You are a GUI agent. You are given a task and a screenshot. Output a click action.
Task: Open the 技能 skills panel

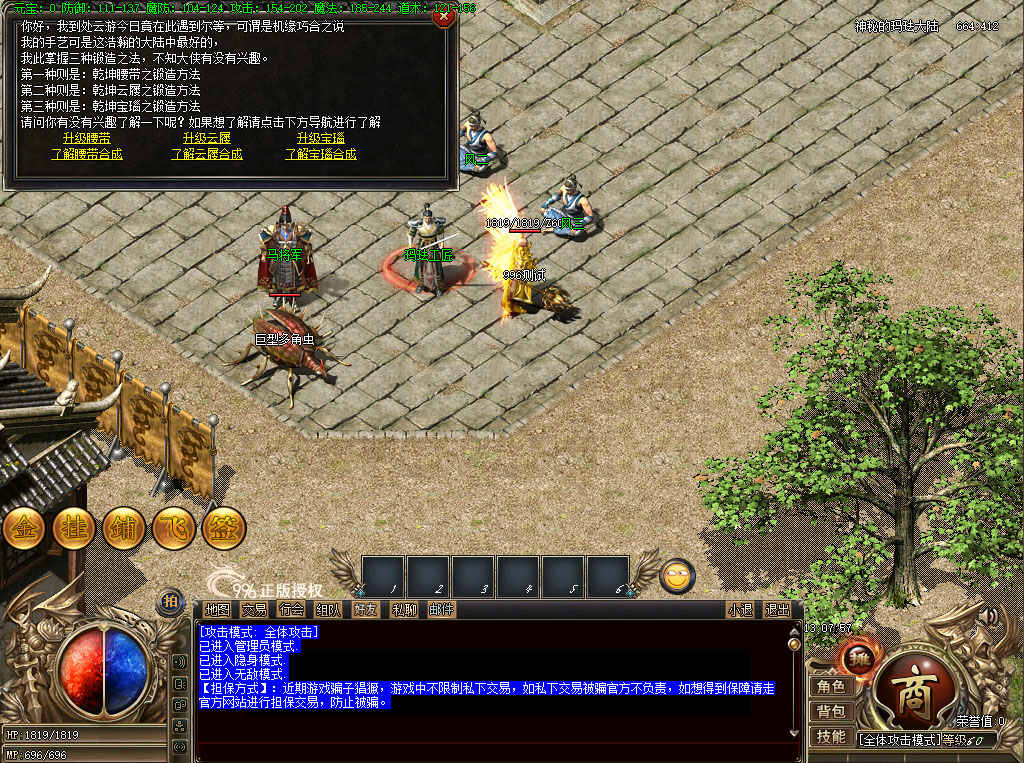pyautogui.click(x=831, y=737)
